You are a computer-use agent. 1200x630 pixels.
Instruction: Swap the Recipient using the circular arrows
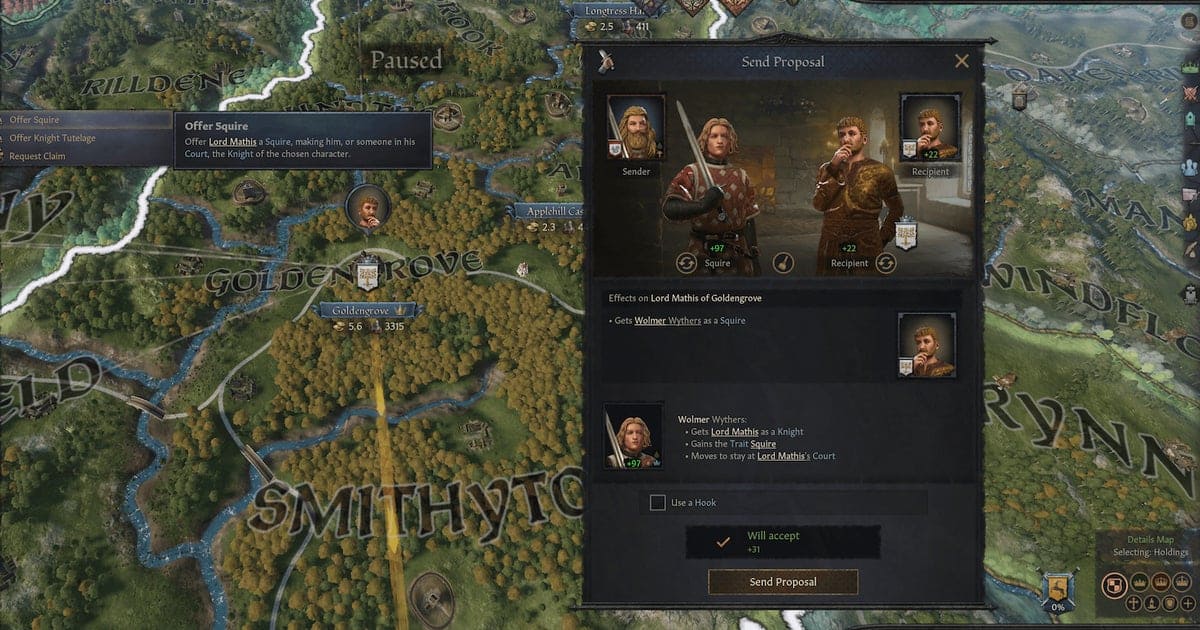coord(886,263)
